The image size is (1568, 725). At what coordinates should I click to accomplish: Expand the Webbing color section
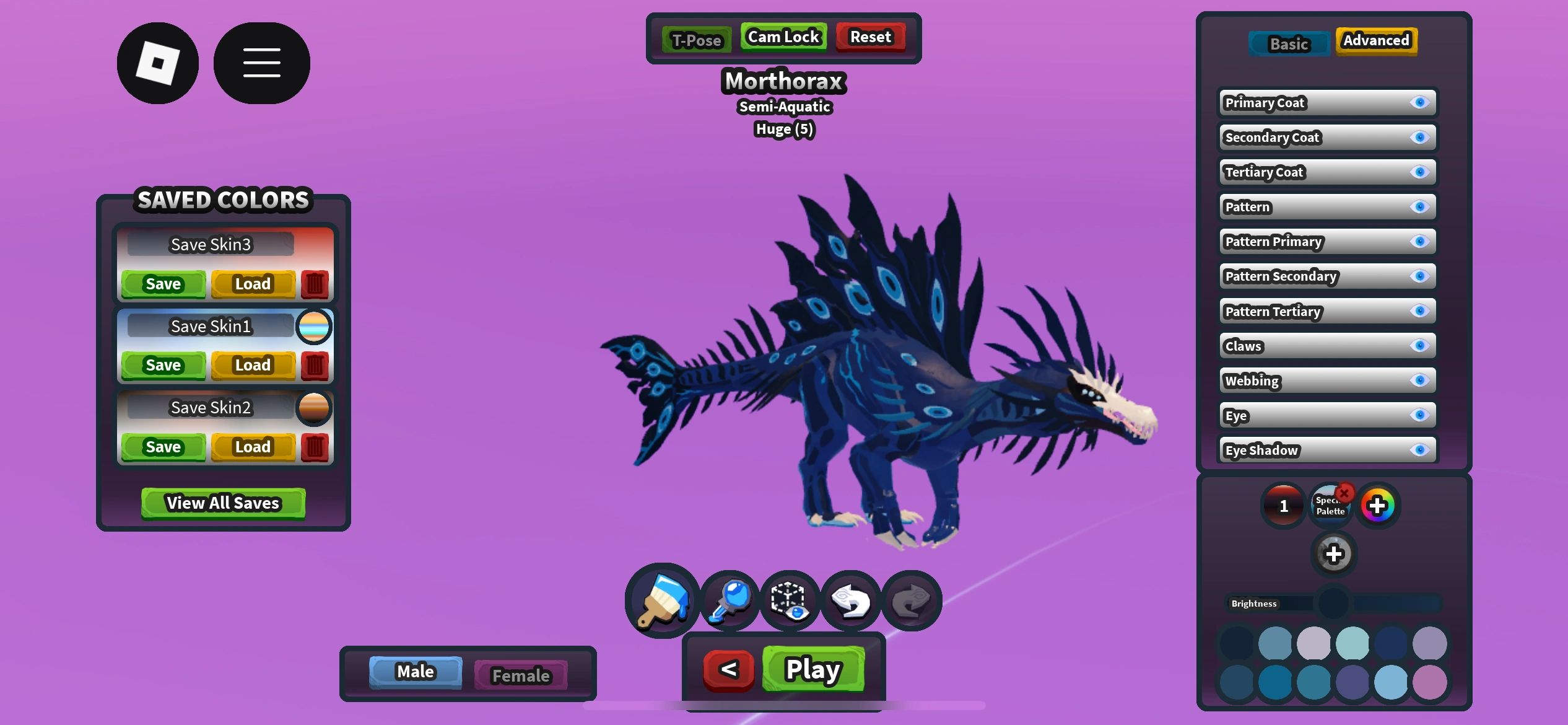(x=1300, y=380)
